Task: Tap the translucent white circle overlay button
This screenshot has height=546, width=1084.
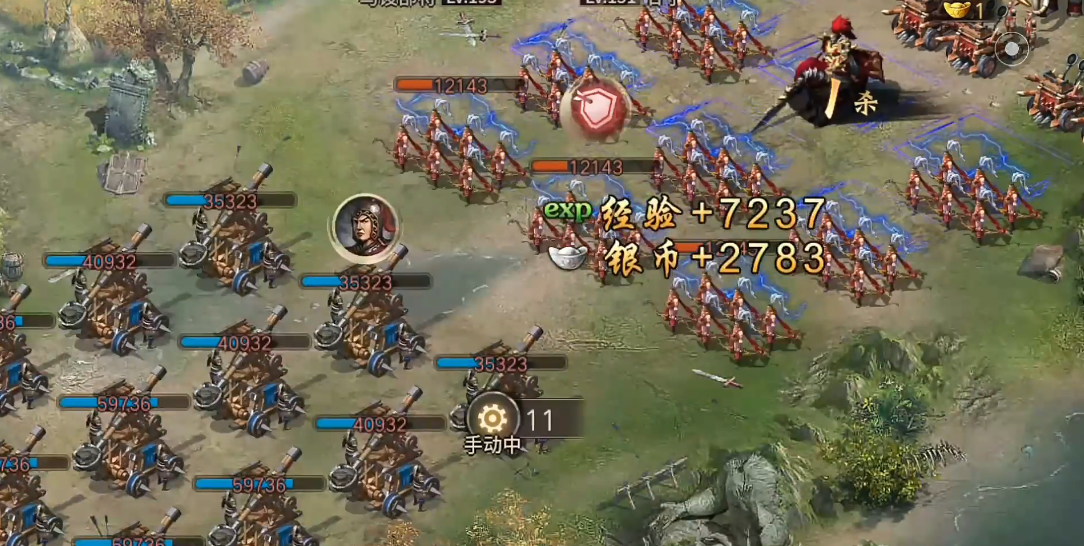Action: click(x=1012, y=48)
